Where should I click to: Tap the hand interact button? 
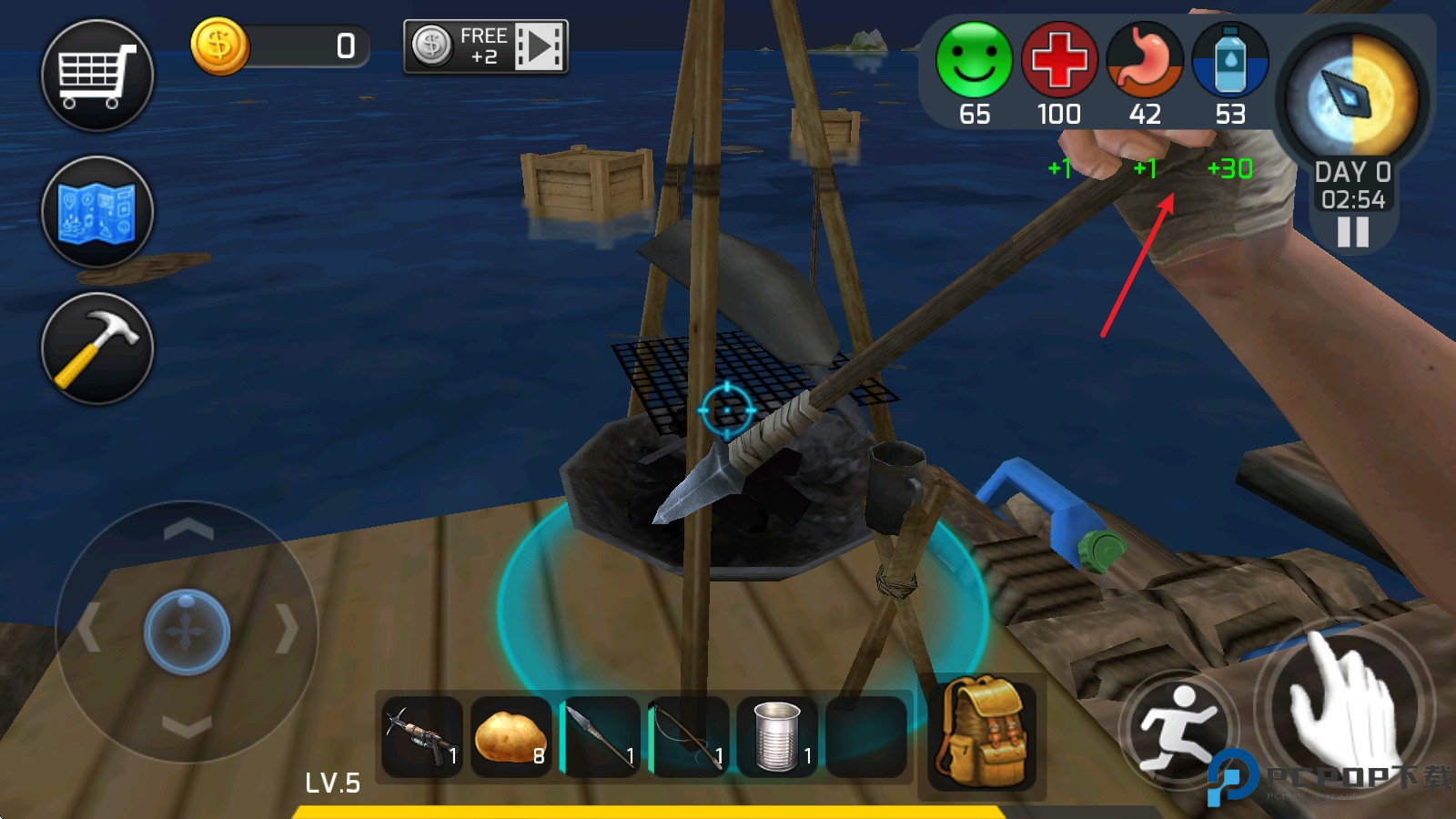click(x=1343, y=703)
